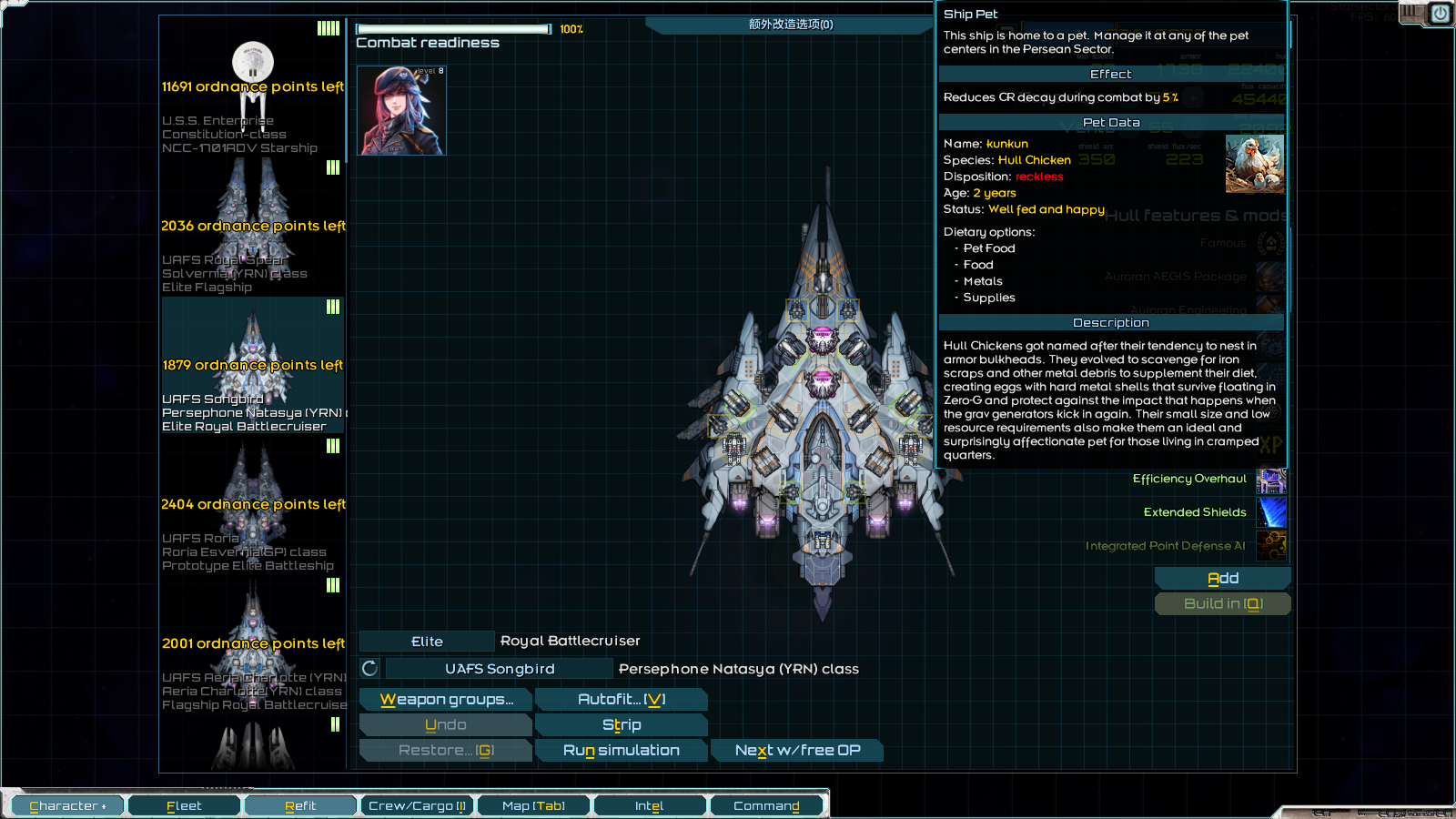
Task: Expand the 额外改造选项(0) panel
Action: 788,25
